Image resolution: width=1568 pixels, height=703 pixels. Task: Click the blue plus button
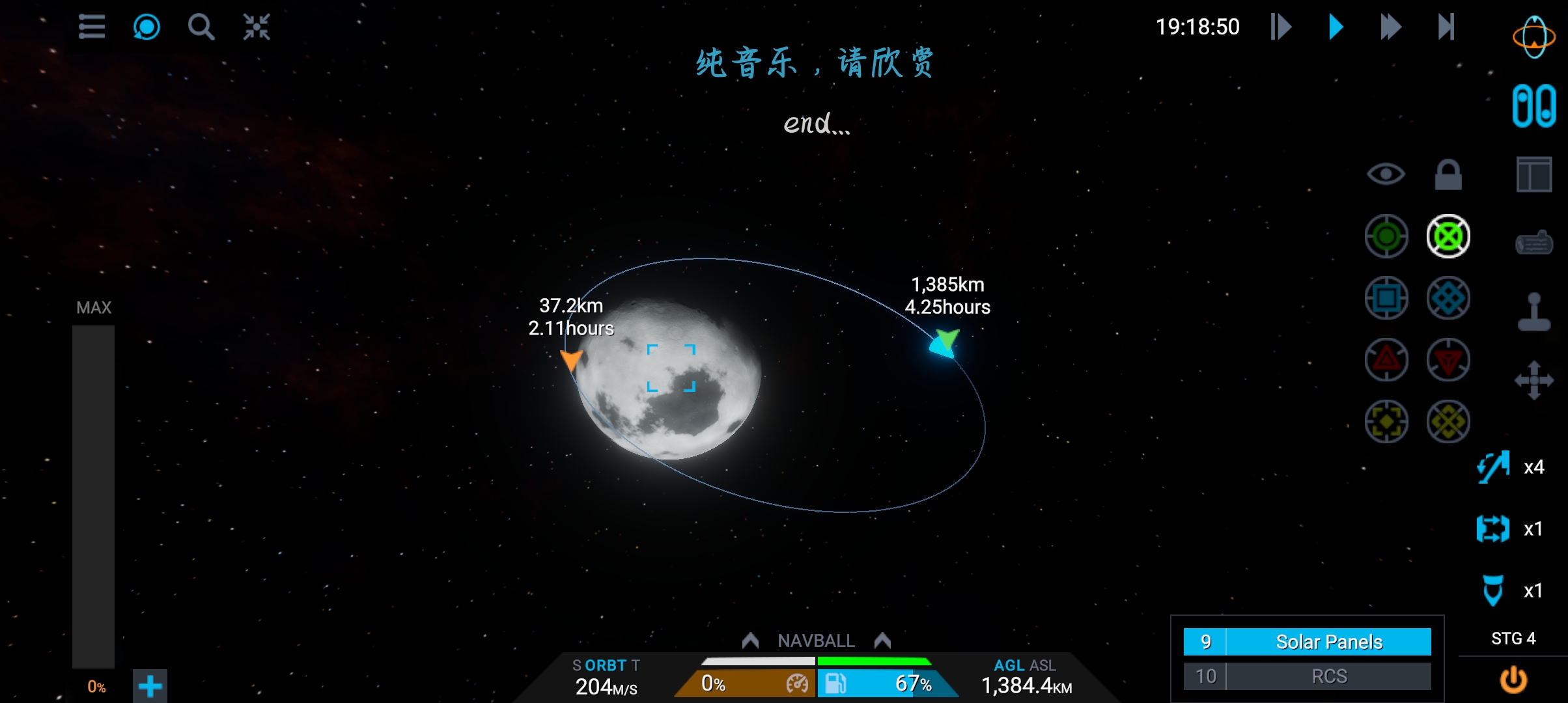tap(150, 686)
